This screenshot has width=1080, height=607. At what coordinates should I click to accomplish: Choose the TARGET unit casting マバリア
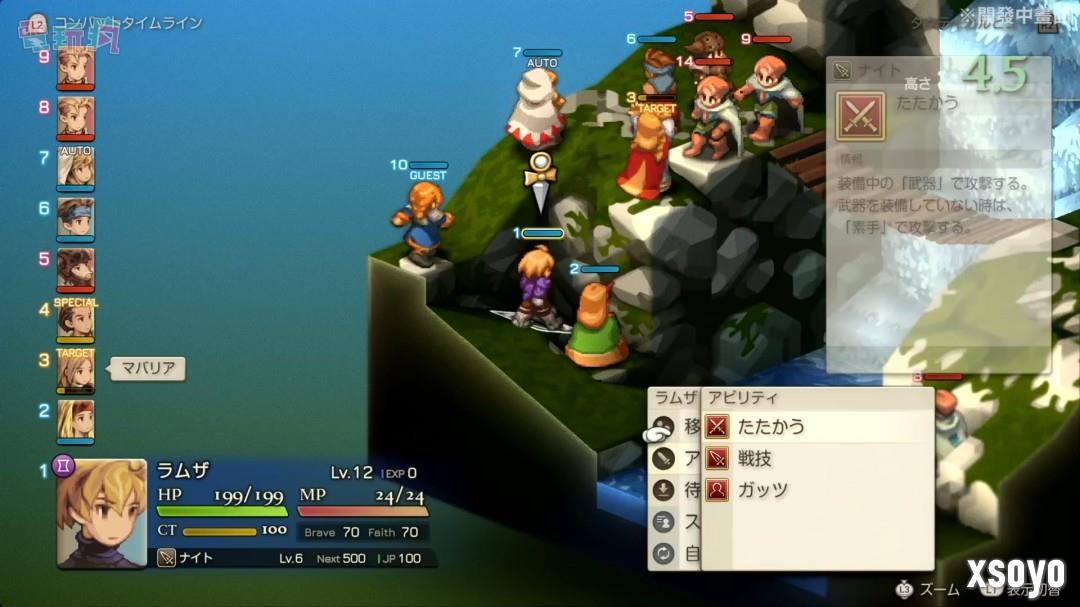tap(75, 371)
